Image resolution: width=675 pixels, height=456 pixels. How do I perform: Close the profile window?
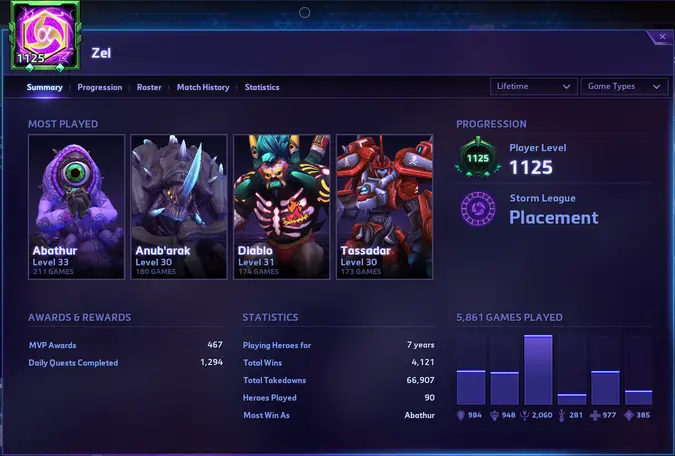coord(661,37)
